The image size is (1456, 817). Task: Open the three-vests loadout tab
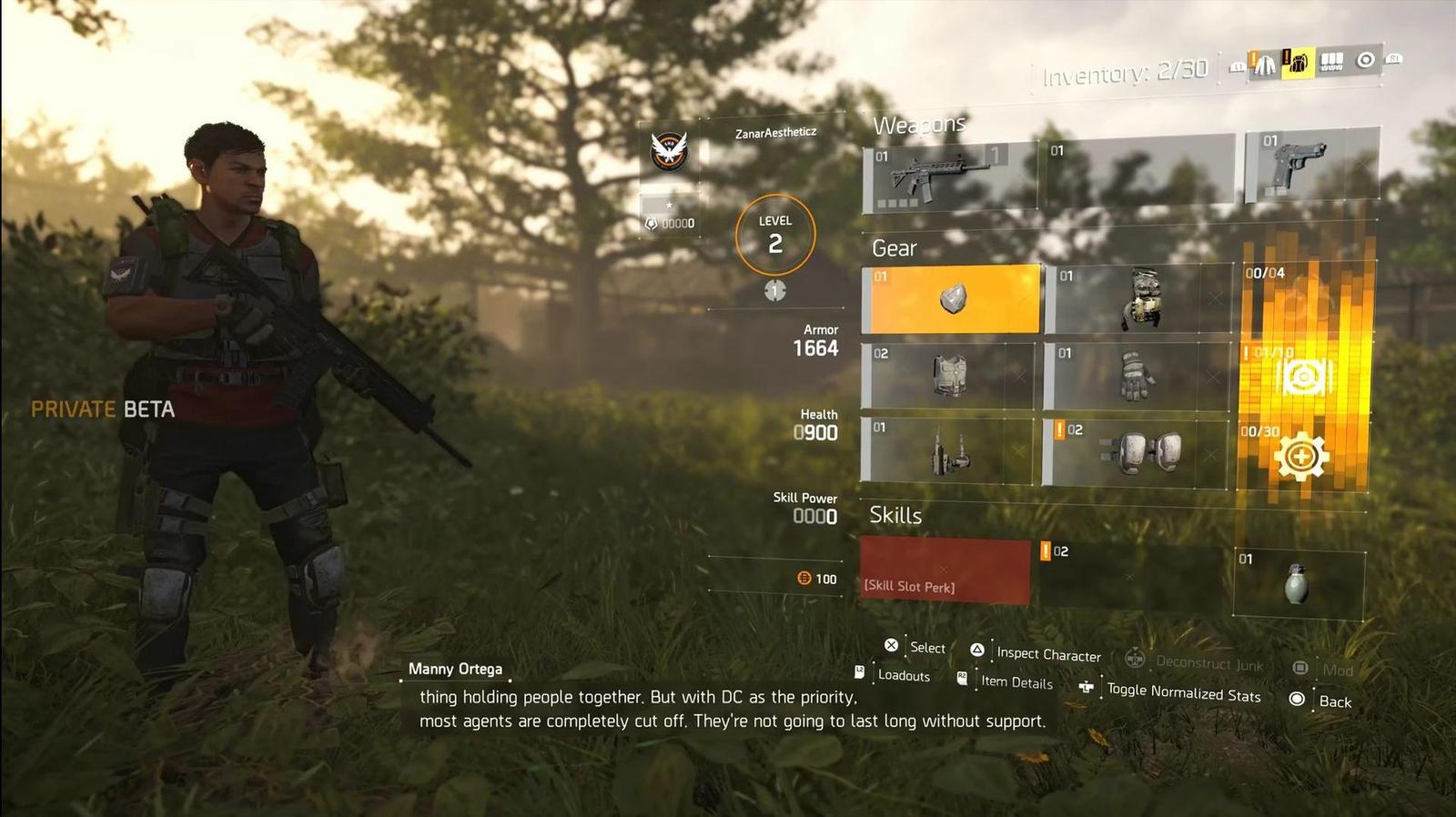1331,62
